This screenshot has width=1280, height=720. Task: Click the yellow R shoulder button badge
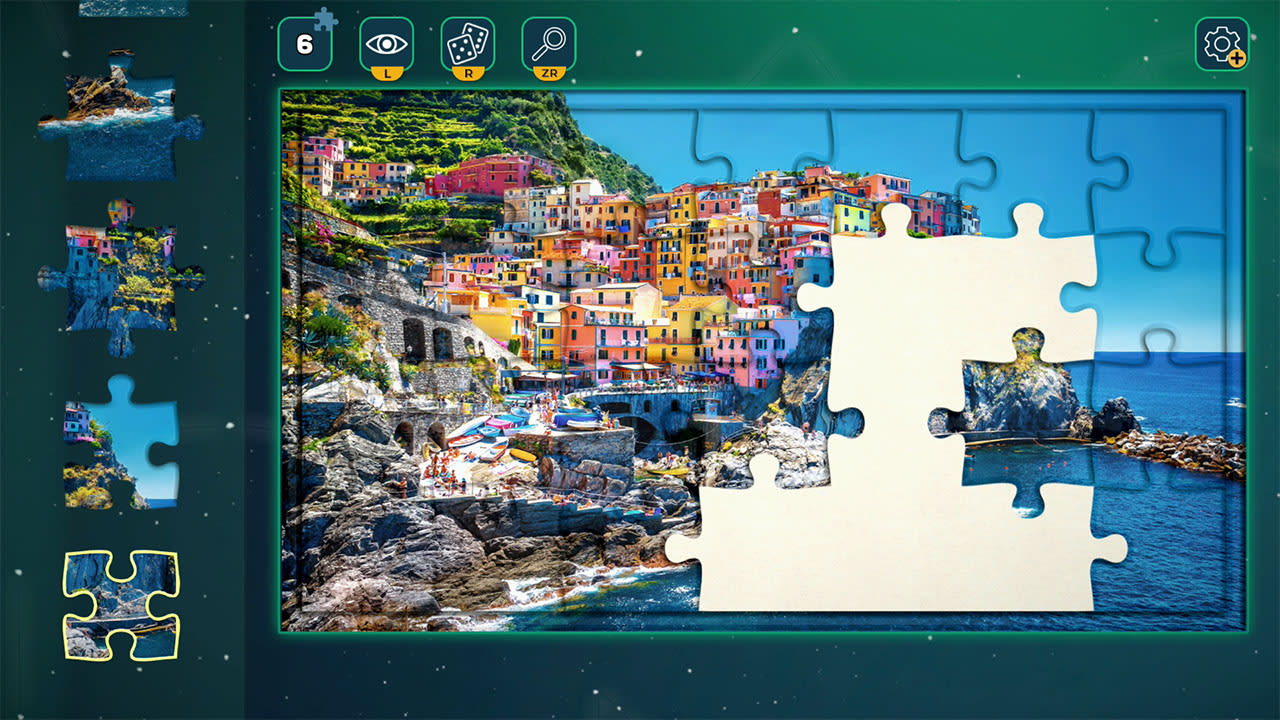click(x=466, y=72)
